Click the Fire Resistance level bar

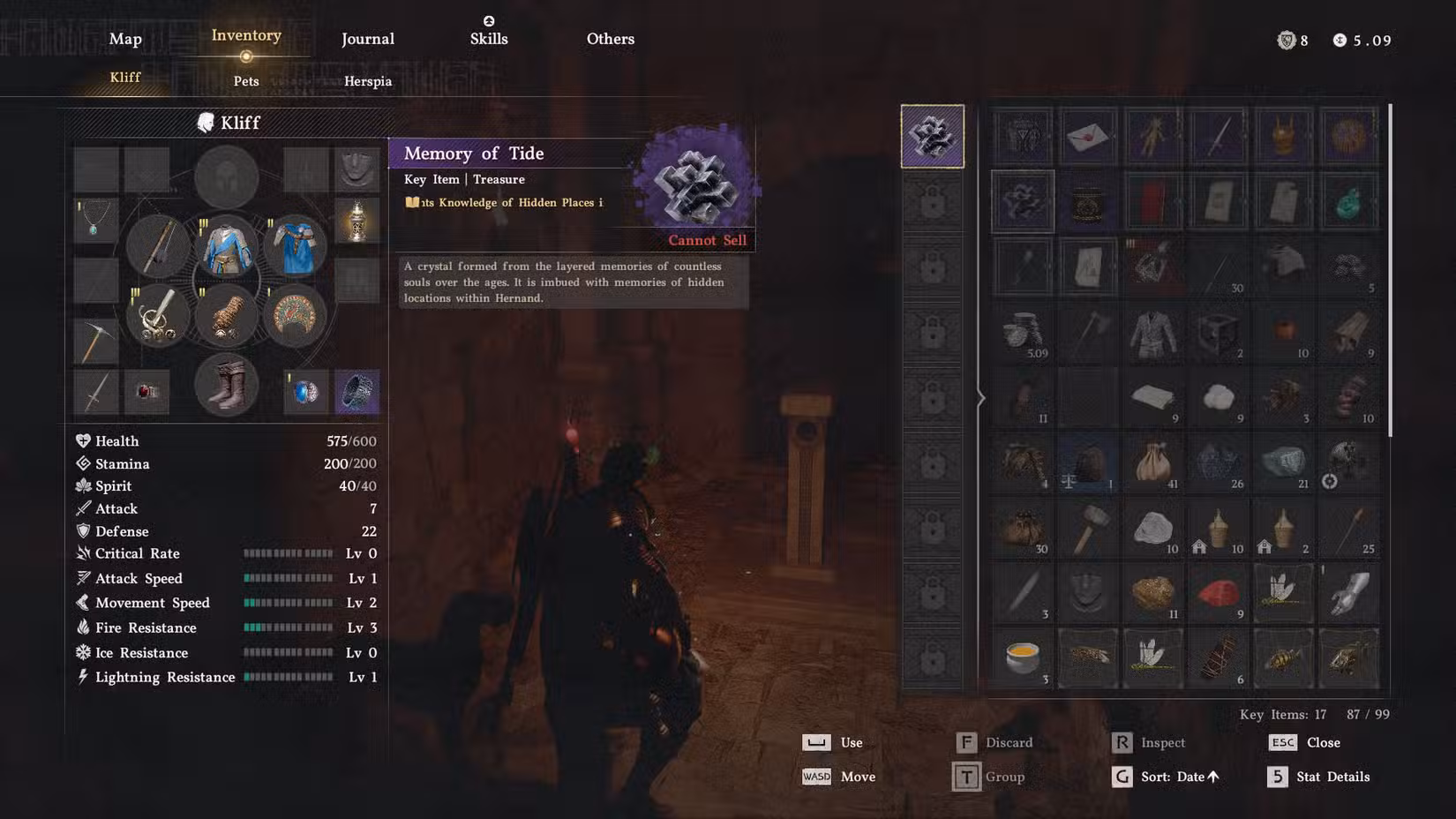(289, 627)
